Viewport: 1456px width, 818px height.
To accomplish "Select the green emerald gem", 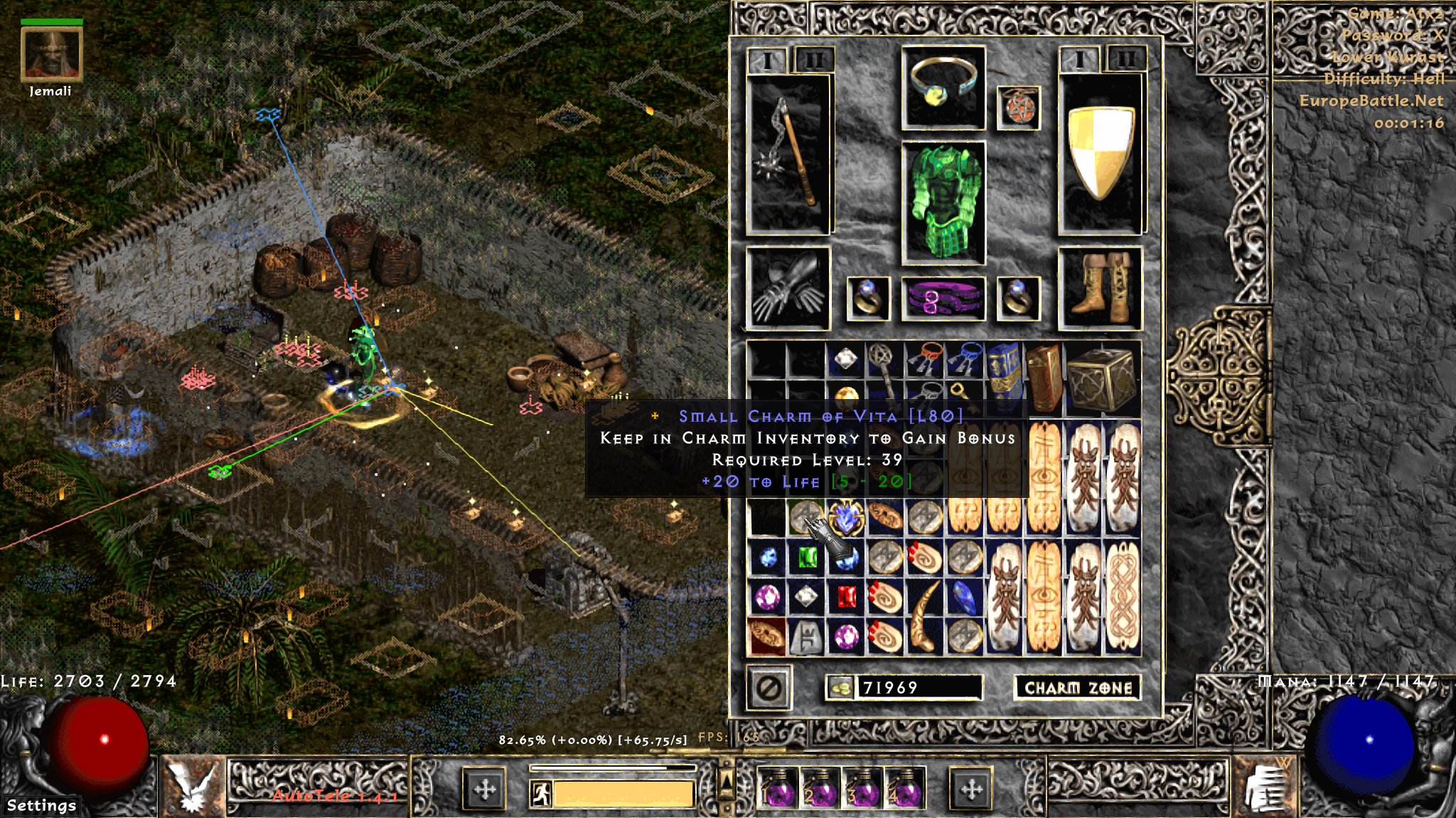I will click(x=807, y=558).
